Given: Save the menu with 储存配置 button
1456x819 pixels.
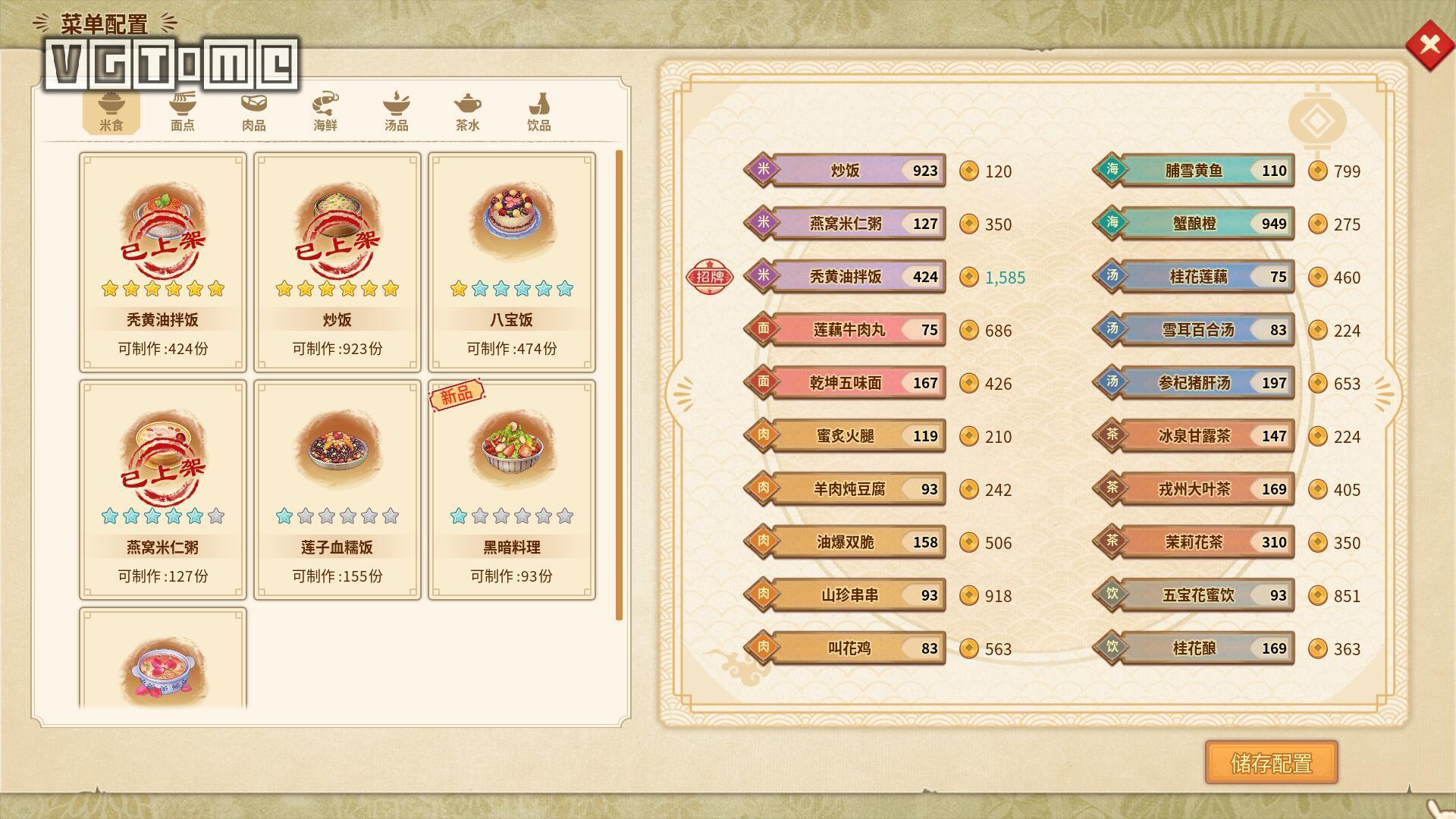Looking at the screenshot, I should click(1271, 763).
